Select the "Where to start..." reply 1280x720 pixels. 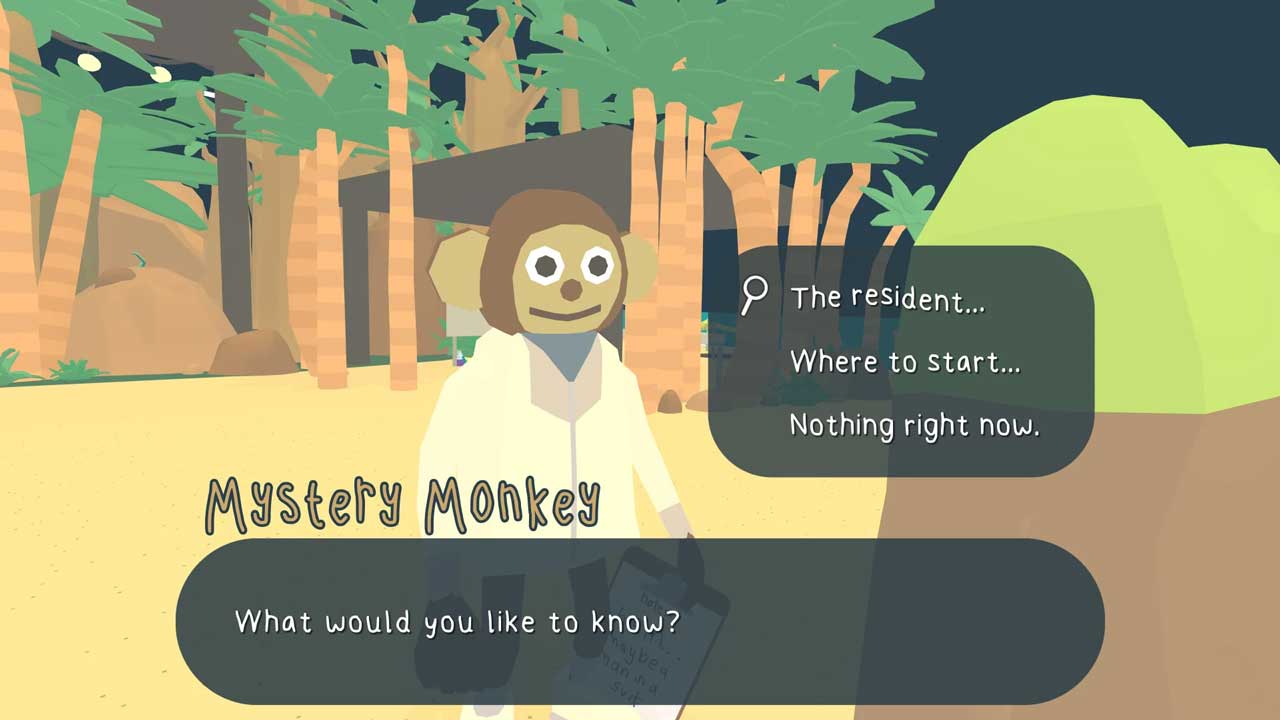(x=905, y=361)
